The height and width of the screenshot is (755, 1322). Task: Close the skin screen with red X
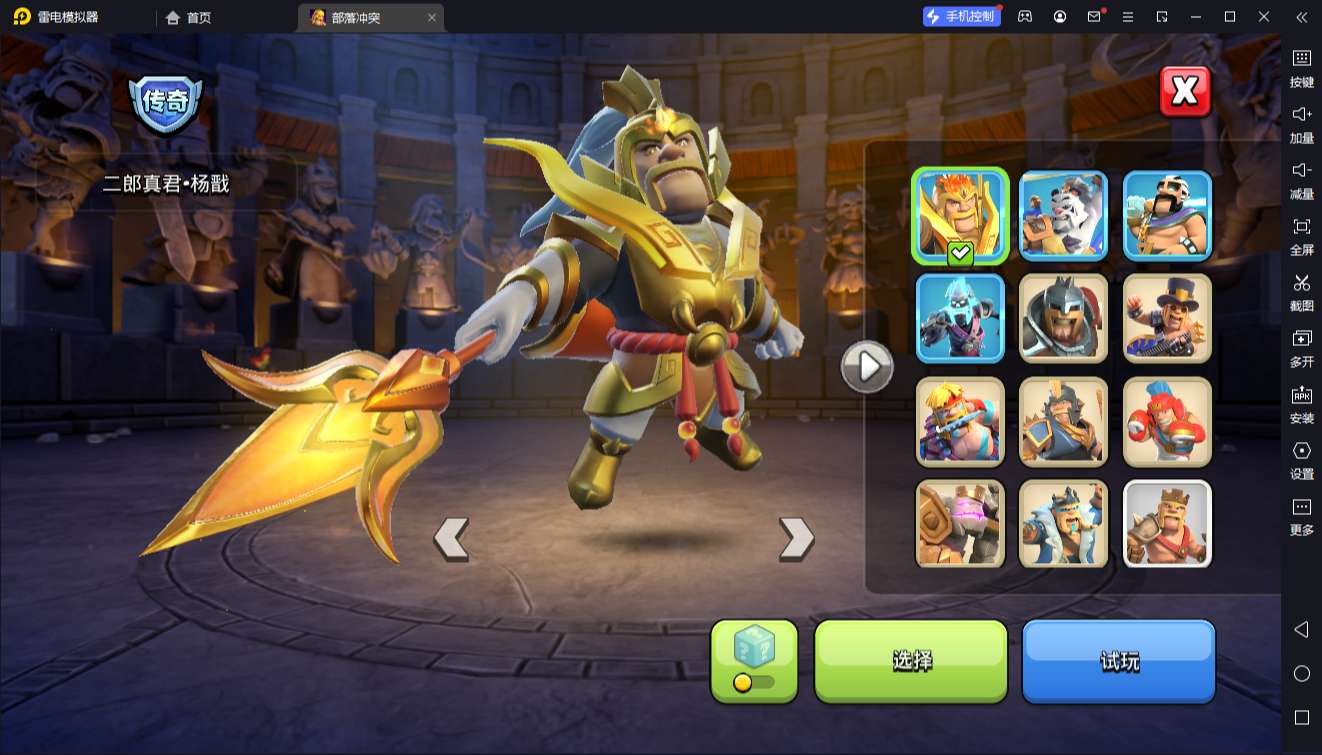pos(1185,92)
